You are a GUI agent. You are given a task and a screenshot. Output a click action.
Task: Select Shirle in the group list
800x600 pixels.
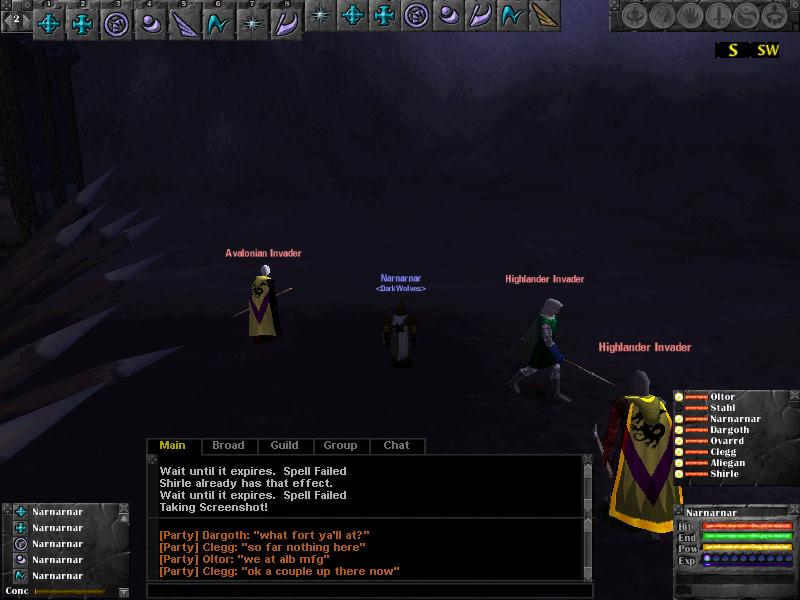[724, 474]
